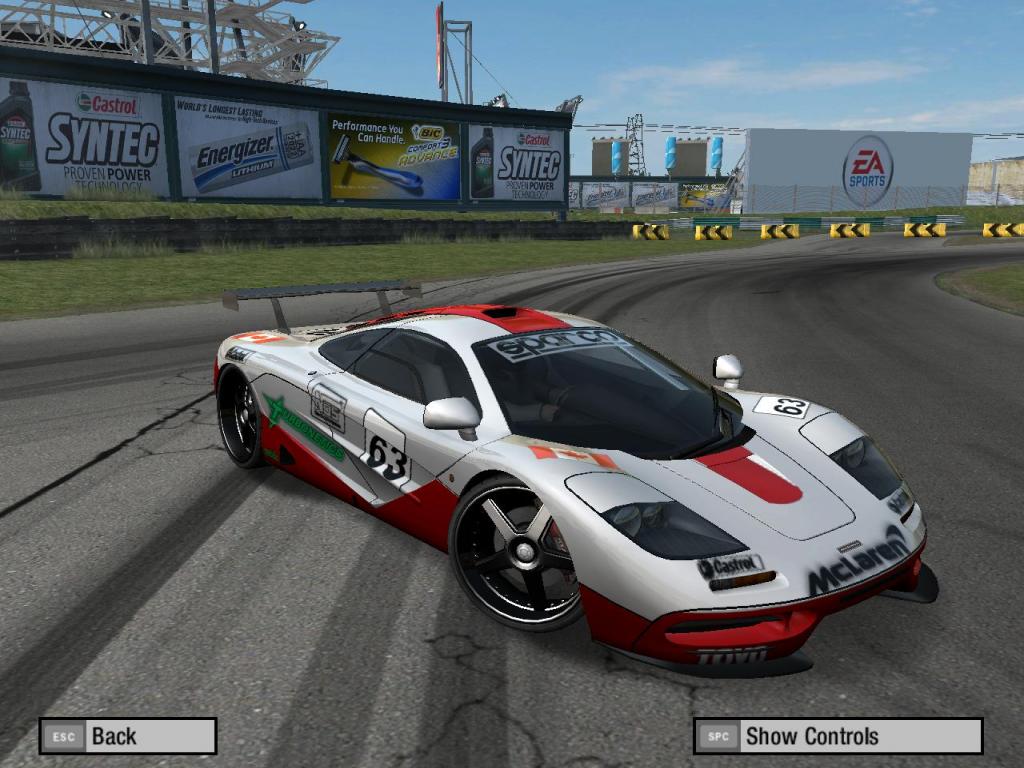The image size is (1024, 768).
Task: Open the Show Controls button
Action: [x=838, y=736]
